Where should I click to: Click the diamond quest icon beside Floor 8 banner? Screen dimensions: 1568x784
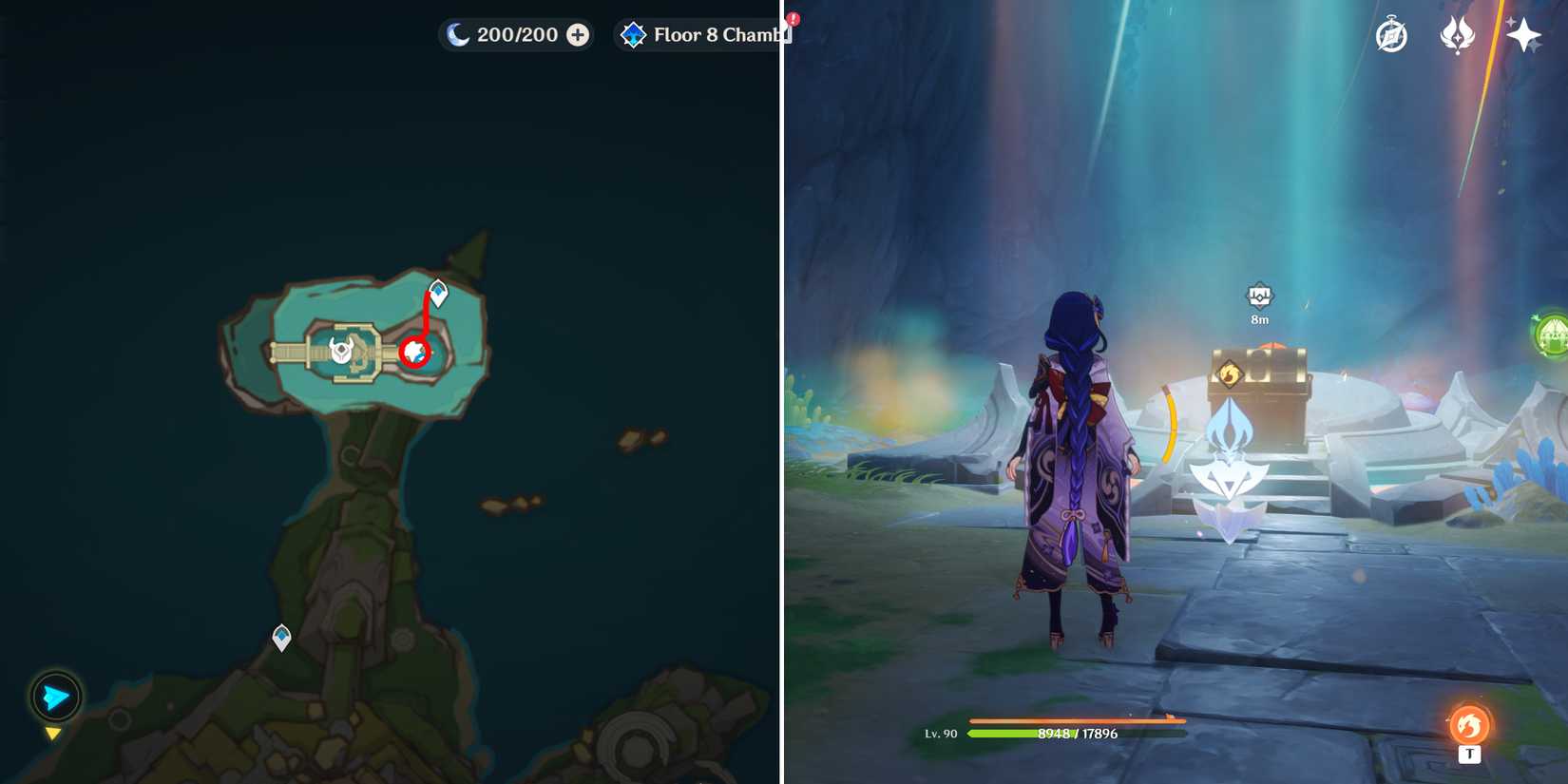[632, 34]
